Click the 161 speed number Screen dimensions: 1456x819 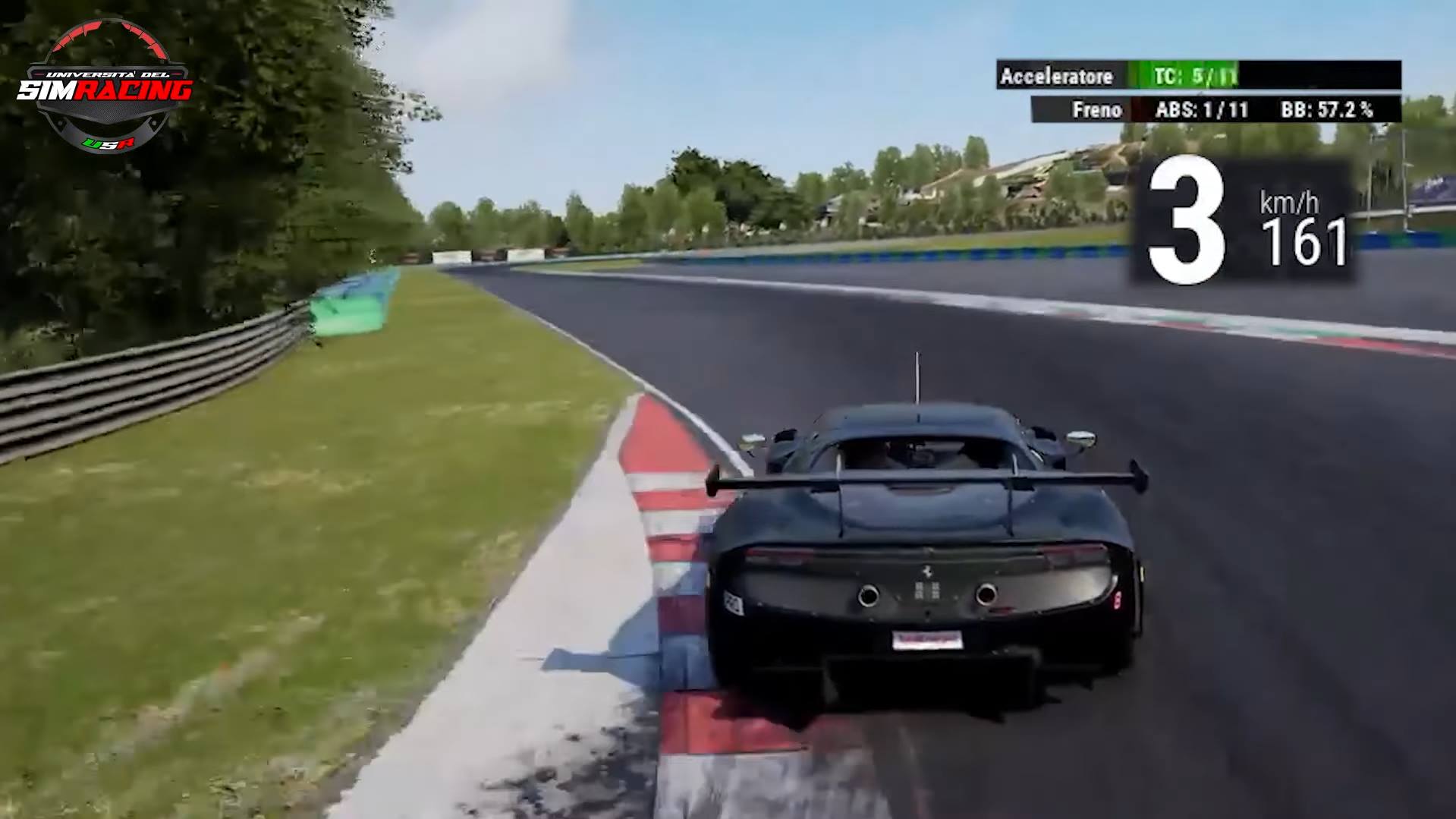tap(1308, 241)
